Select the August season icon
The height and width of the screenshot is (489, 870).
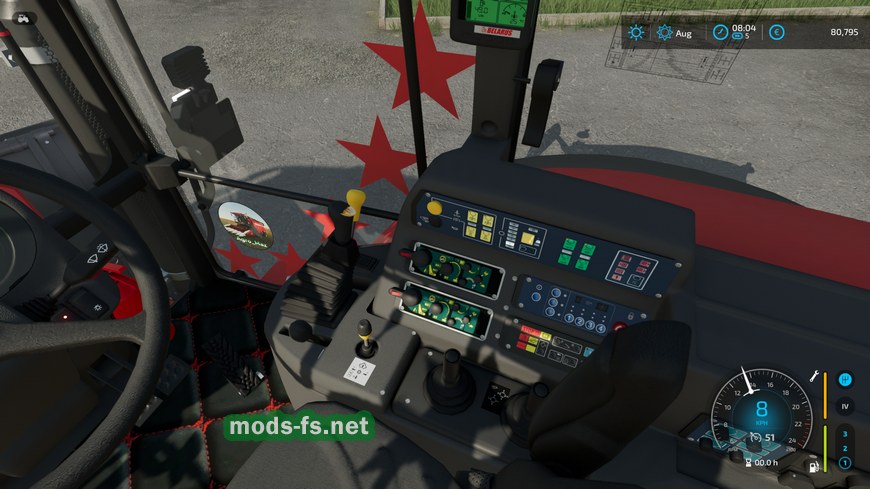(x=665, y=33)
